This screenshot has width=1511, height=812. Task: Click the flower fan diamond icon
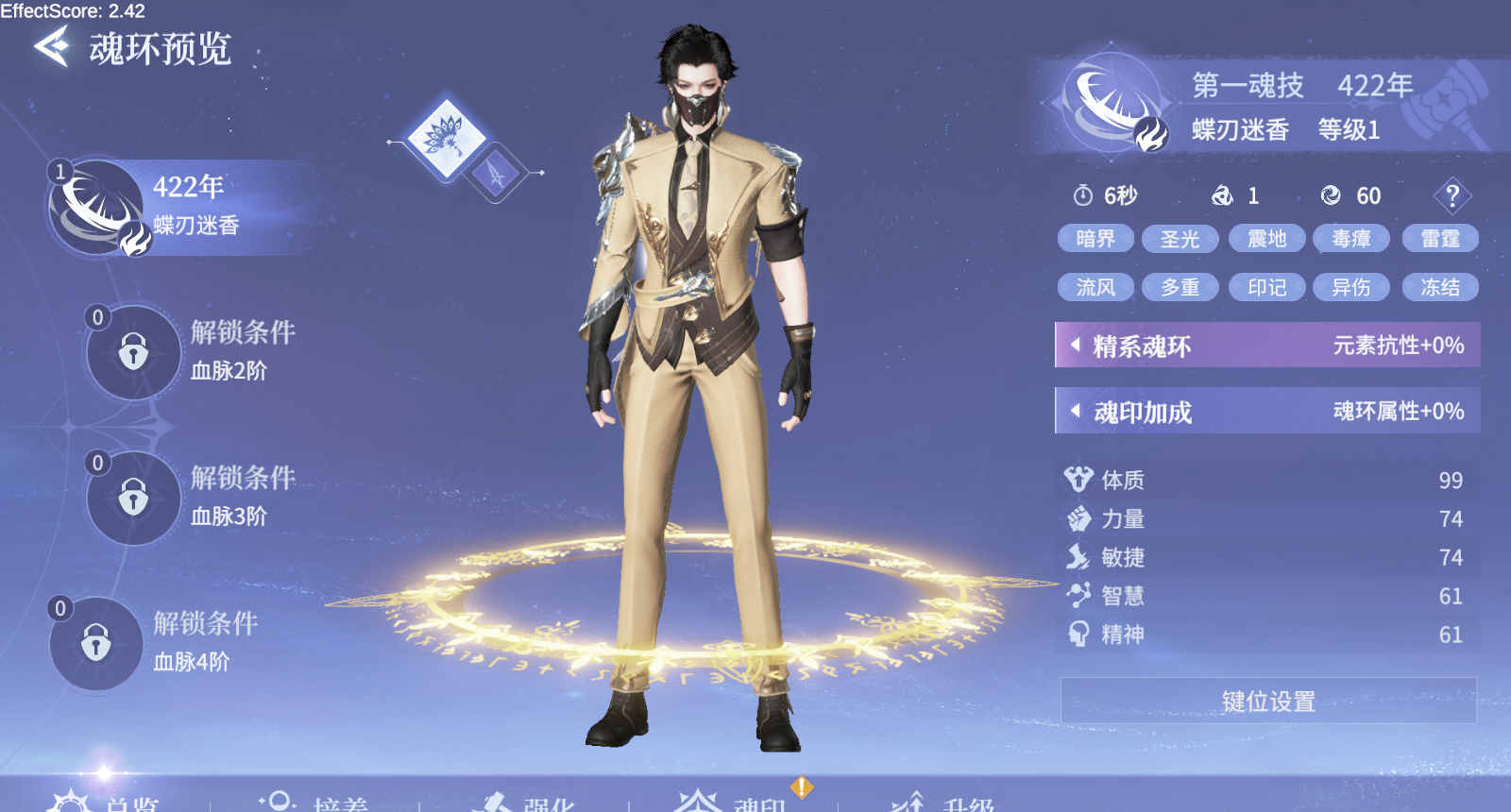tap(446, 138)
